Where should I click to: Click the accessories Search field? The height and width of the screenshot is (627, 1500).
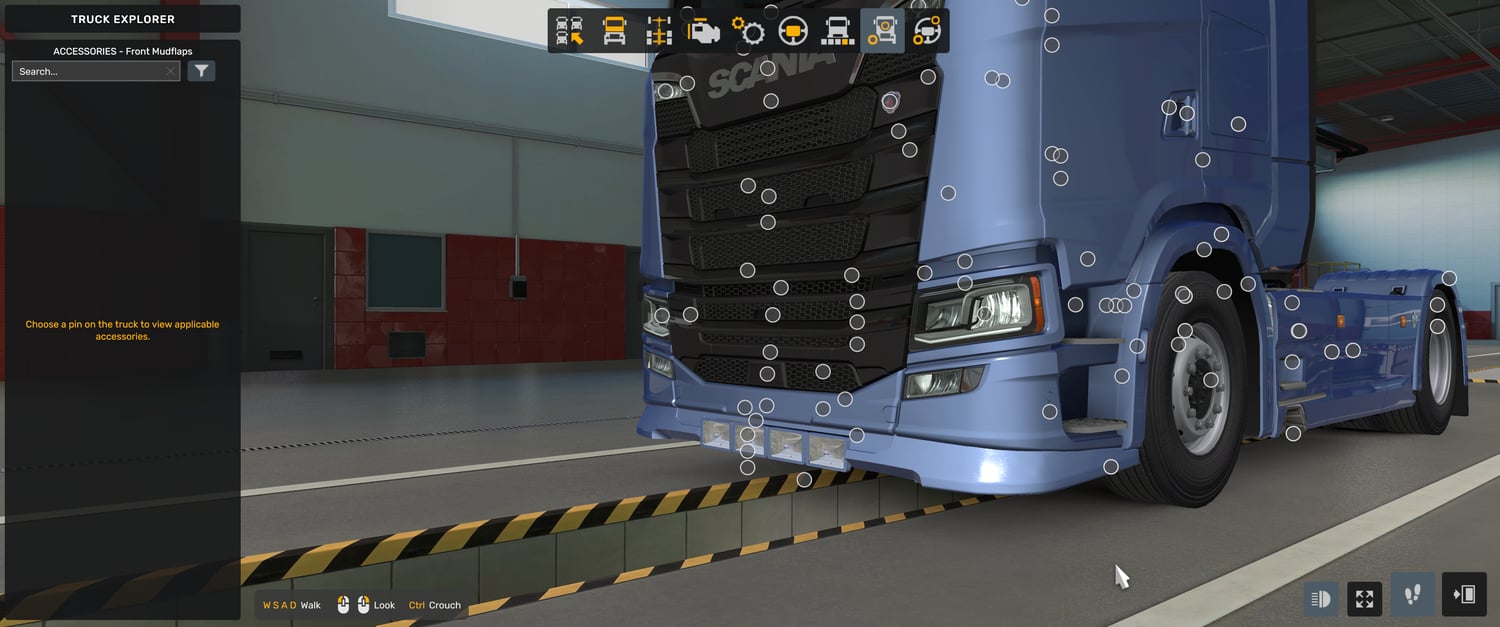coord(88,72)
